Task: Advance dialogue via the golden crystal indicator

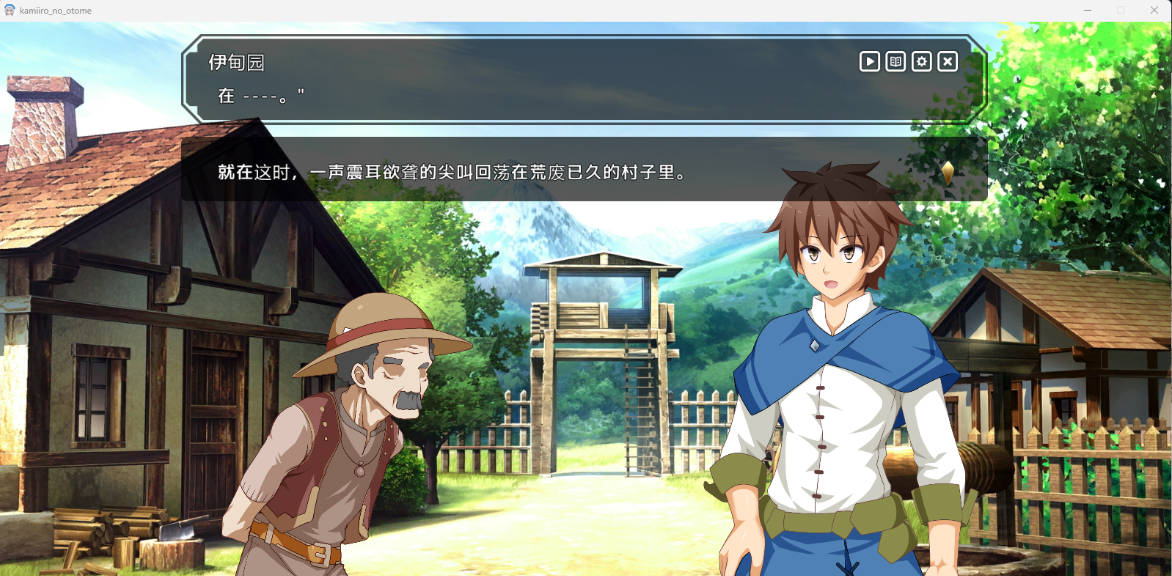Action: point(947,171)
